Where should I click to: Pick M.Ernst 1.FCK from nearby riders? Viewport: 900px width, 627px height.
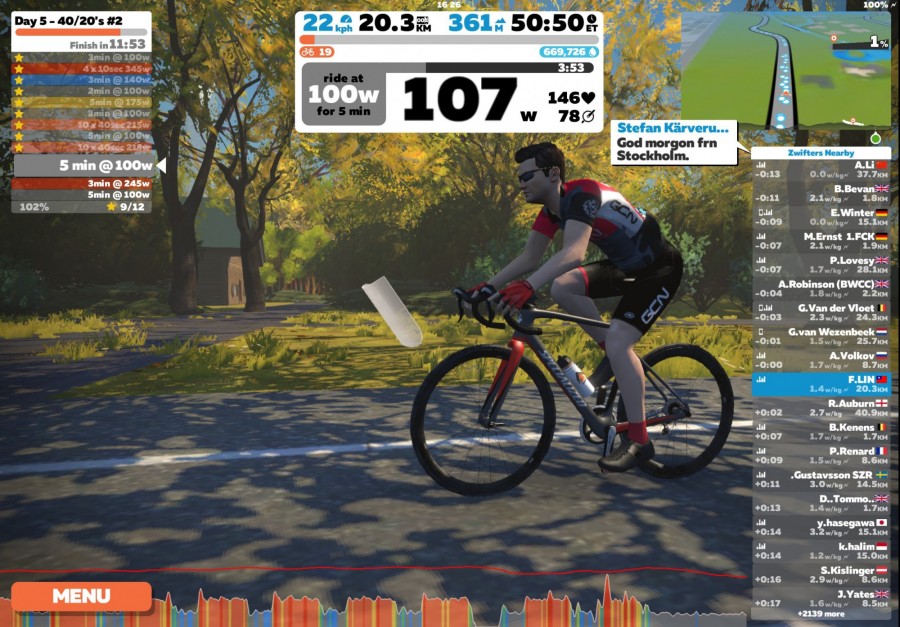[x=821, y=240]
